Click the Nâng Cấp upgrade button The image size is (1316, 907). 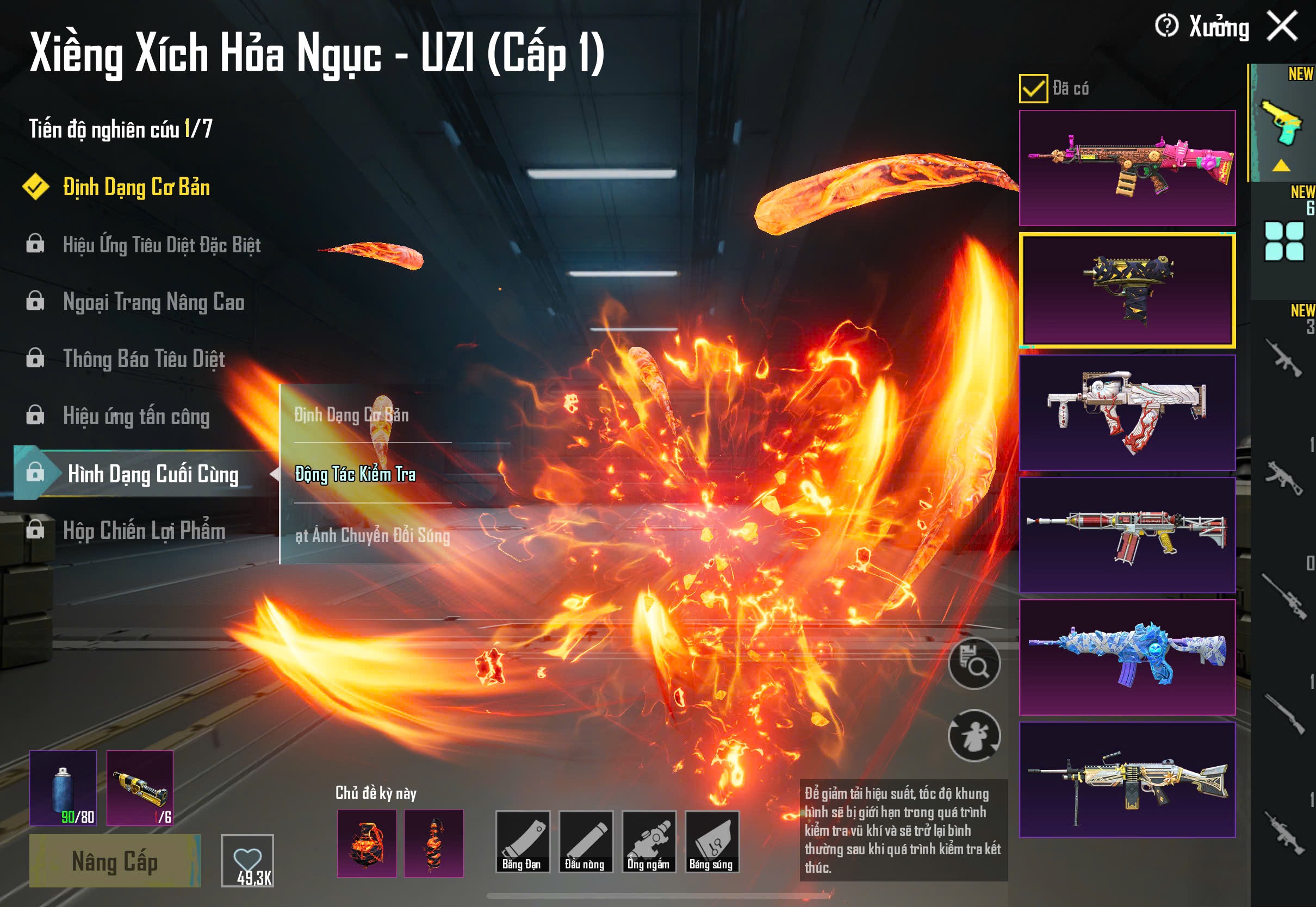point(115,860)
